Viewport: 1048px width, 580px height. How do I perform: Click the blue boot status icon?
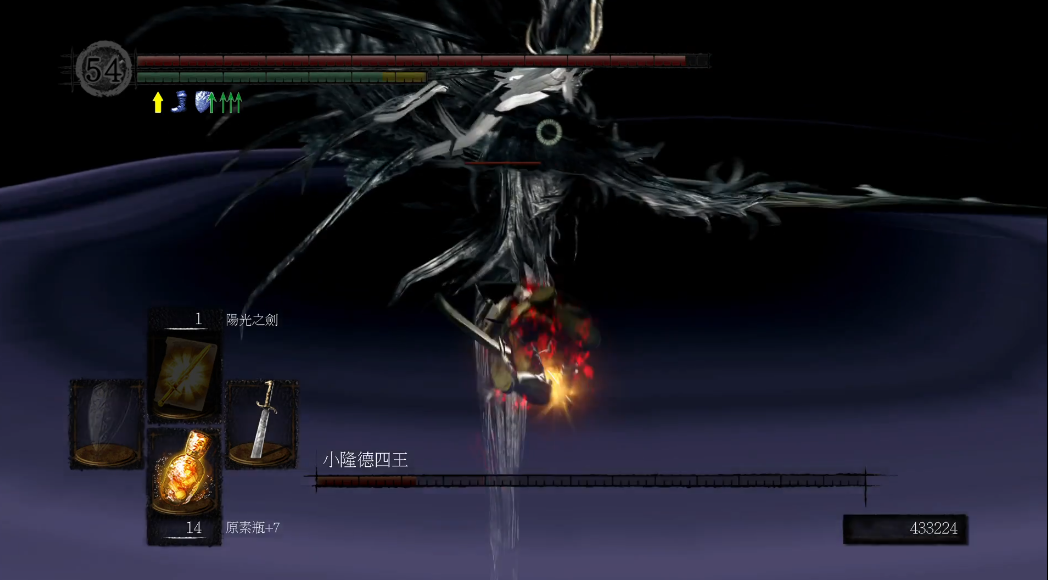(180, 101)
